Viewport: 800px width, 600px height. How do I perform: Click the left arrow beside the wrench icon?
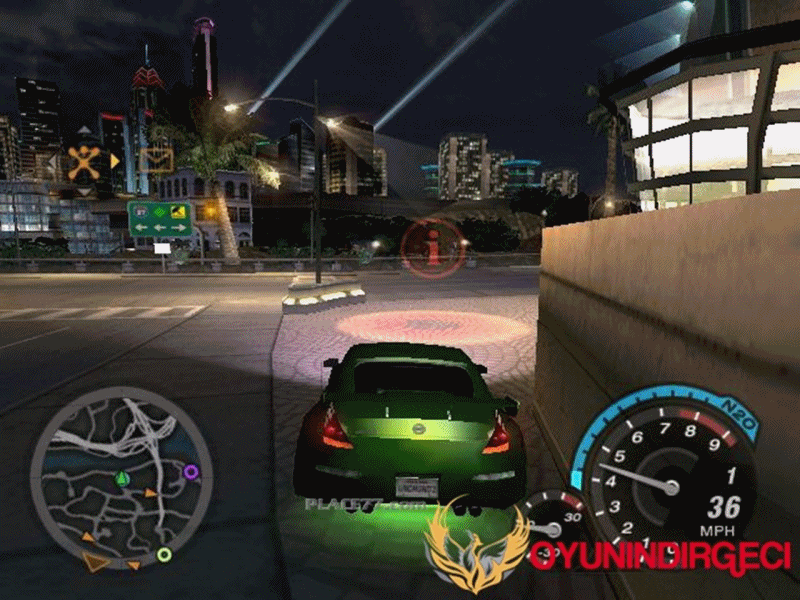coord(54,160)
